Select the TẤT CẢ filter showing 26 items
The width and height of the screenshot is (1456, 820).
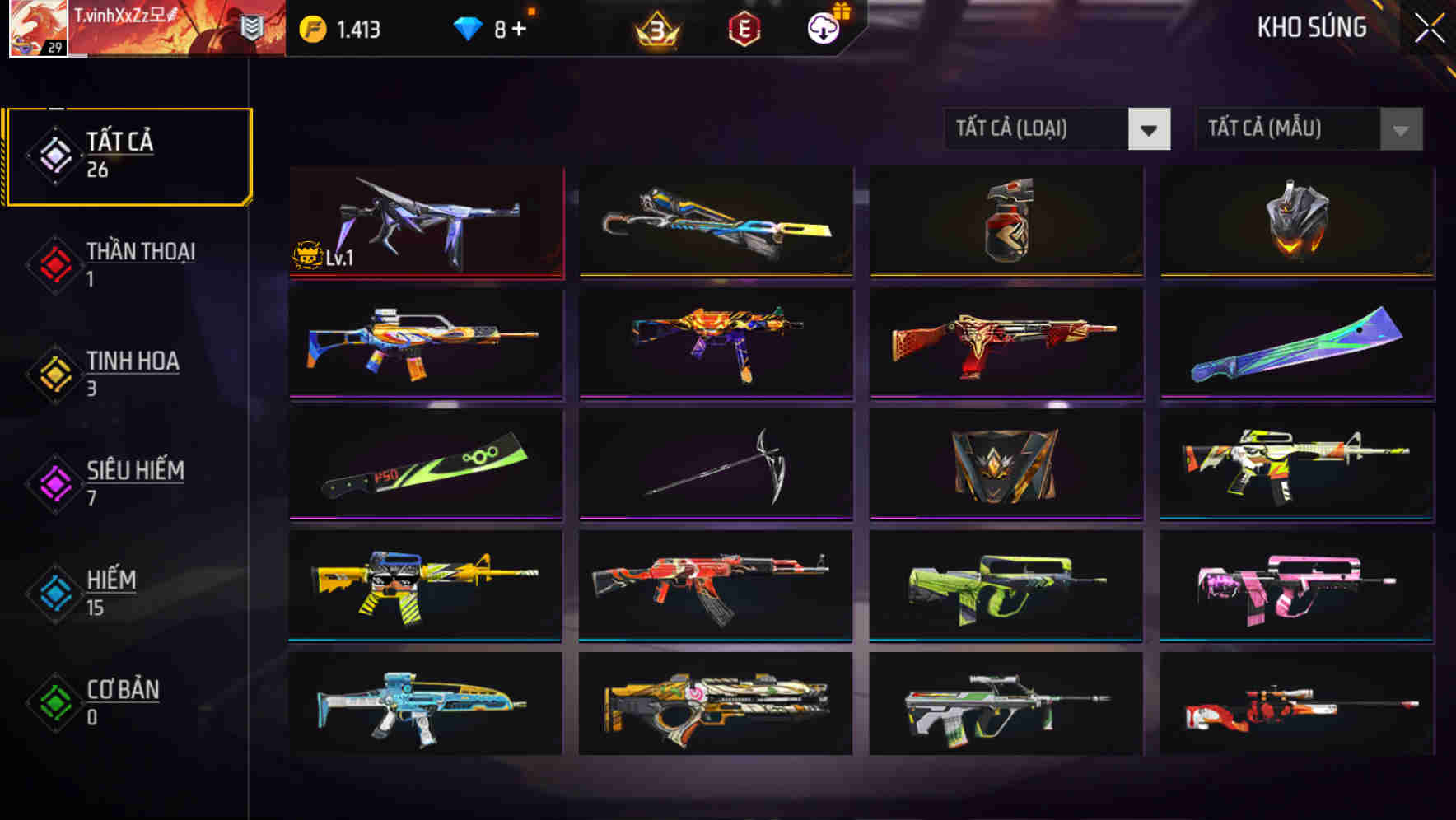coord(128,155)
